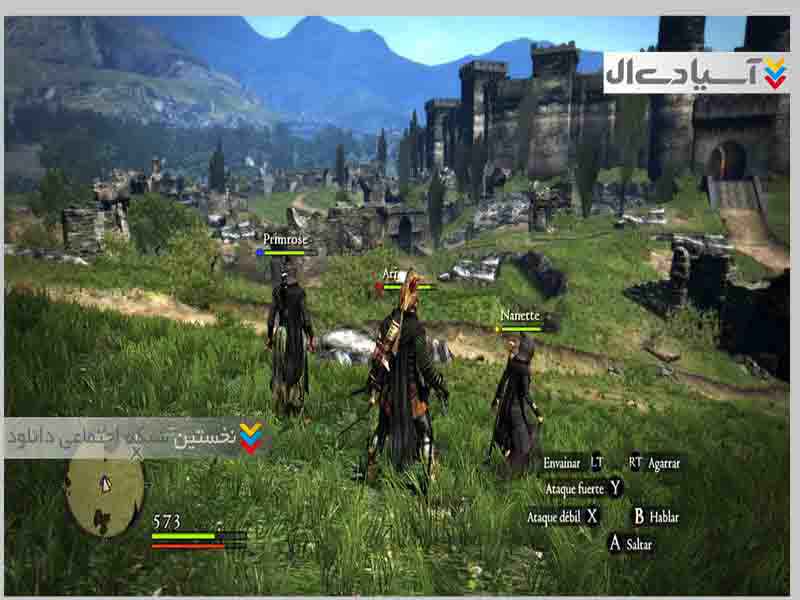This screenshot has width=800, height=600.
Task: Click the Persian download network banner
Action: pos(135,438)
